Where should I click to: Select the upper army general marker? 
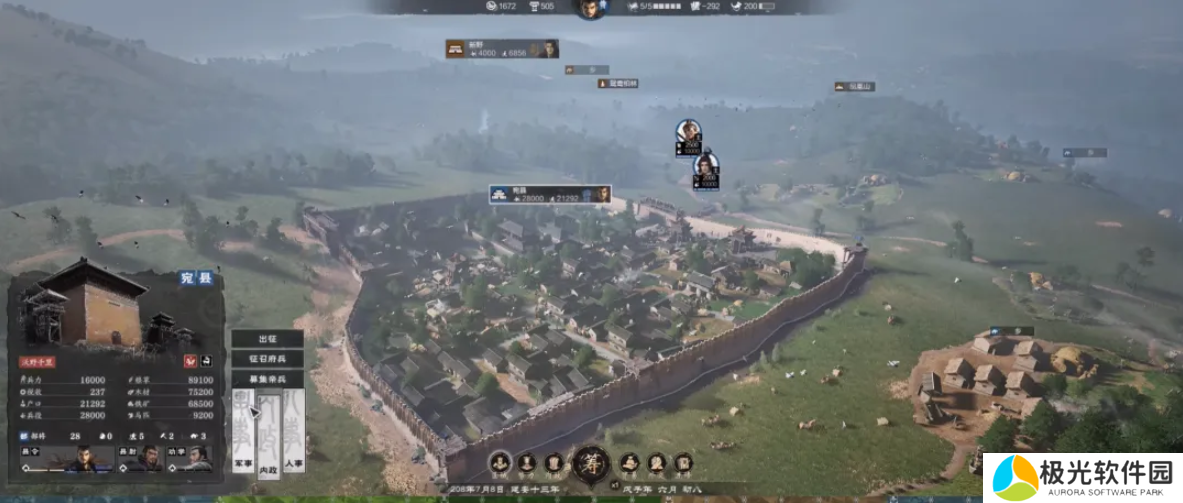point(688,135)
